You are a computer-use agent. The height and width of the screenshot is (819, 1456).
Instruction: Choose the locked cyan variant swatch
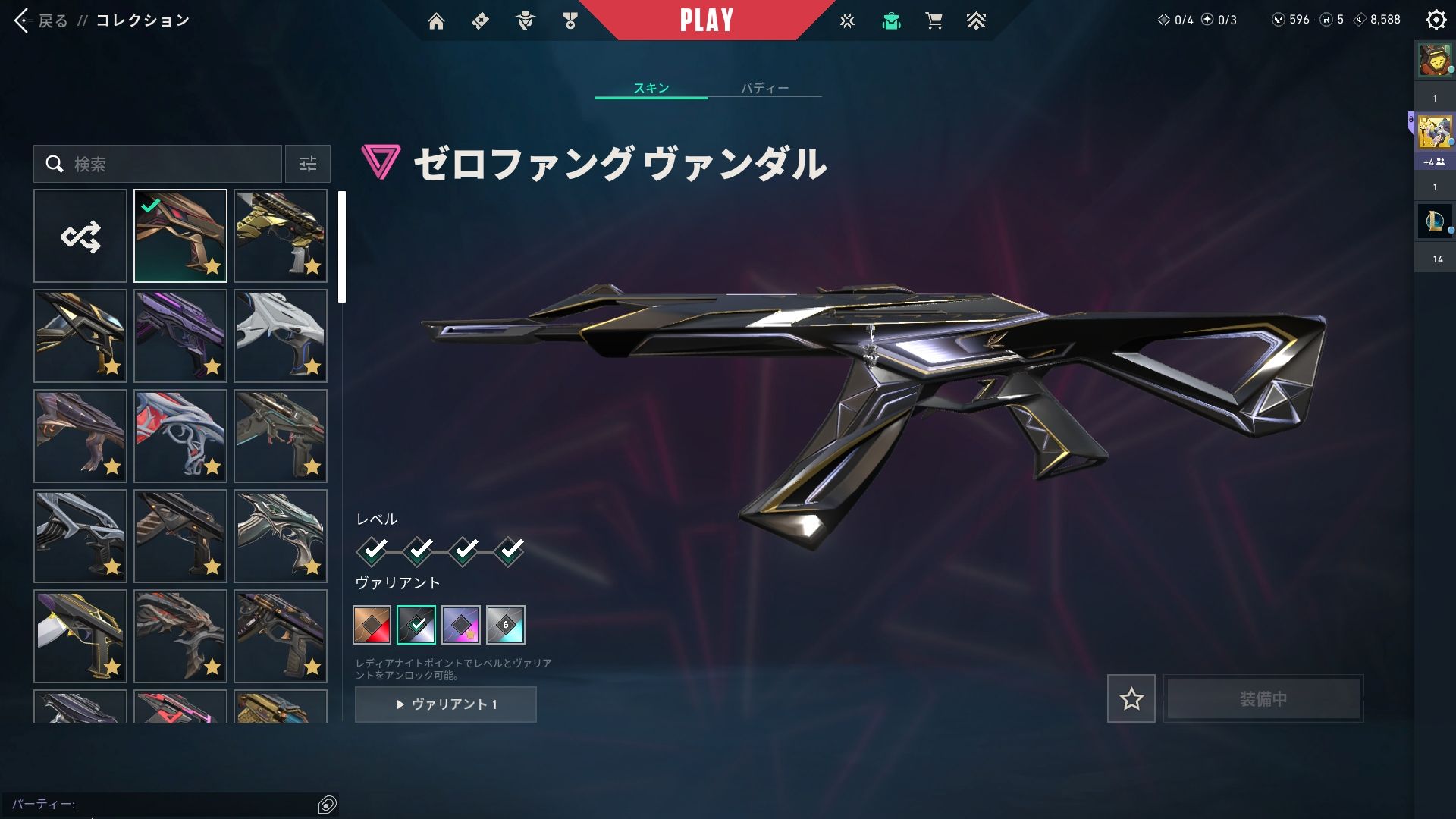click(x=506, y=625)
